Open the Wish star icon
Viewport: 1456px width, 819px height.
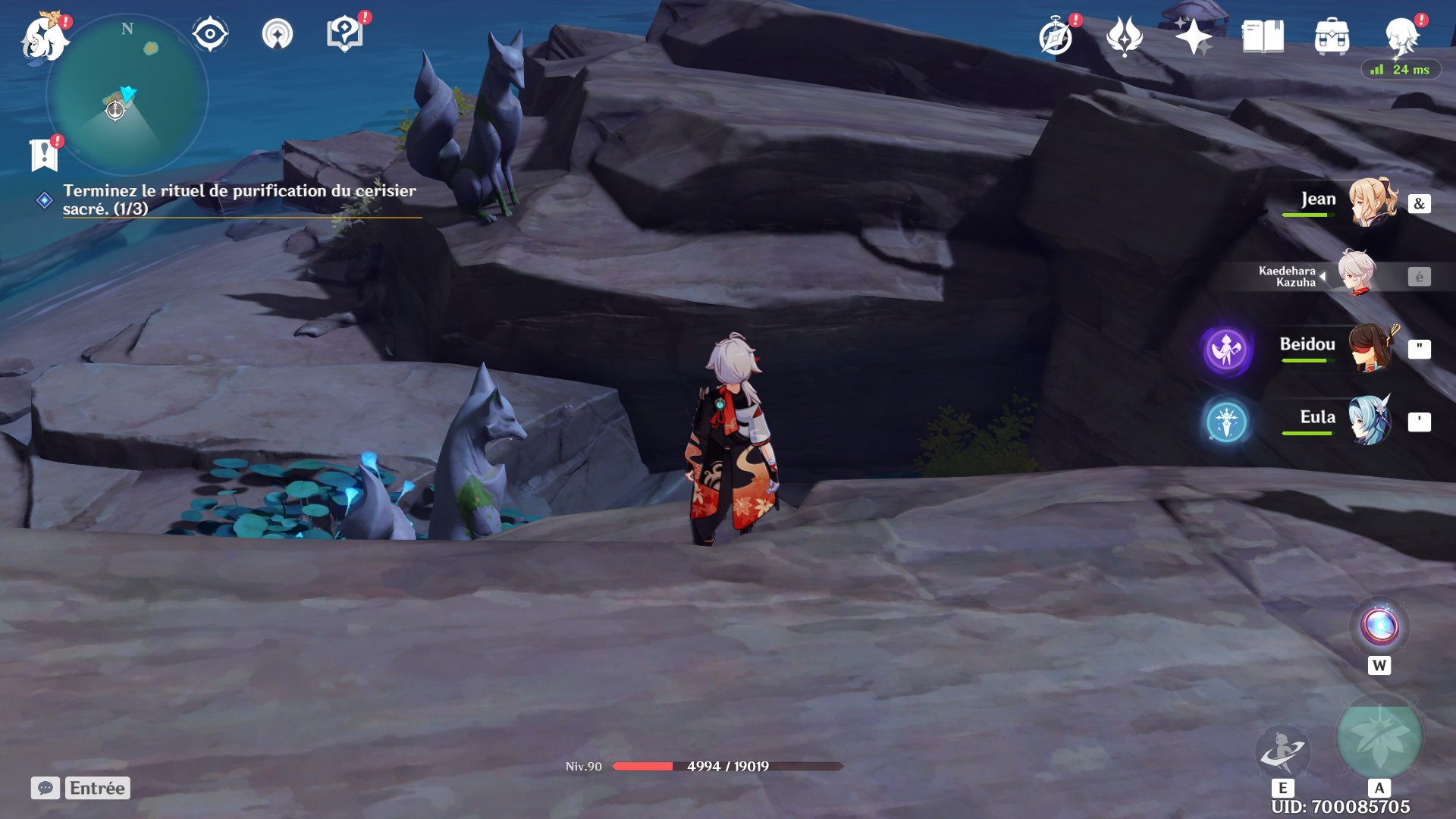click(1193, 36)
